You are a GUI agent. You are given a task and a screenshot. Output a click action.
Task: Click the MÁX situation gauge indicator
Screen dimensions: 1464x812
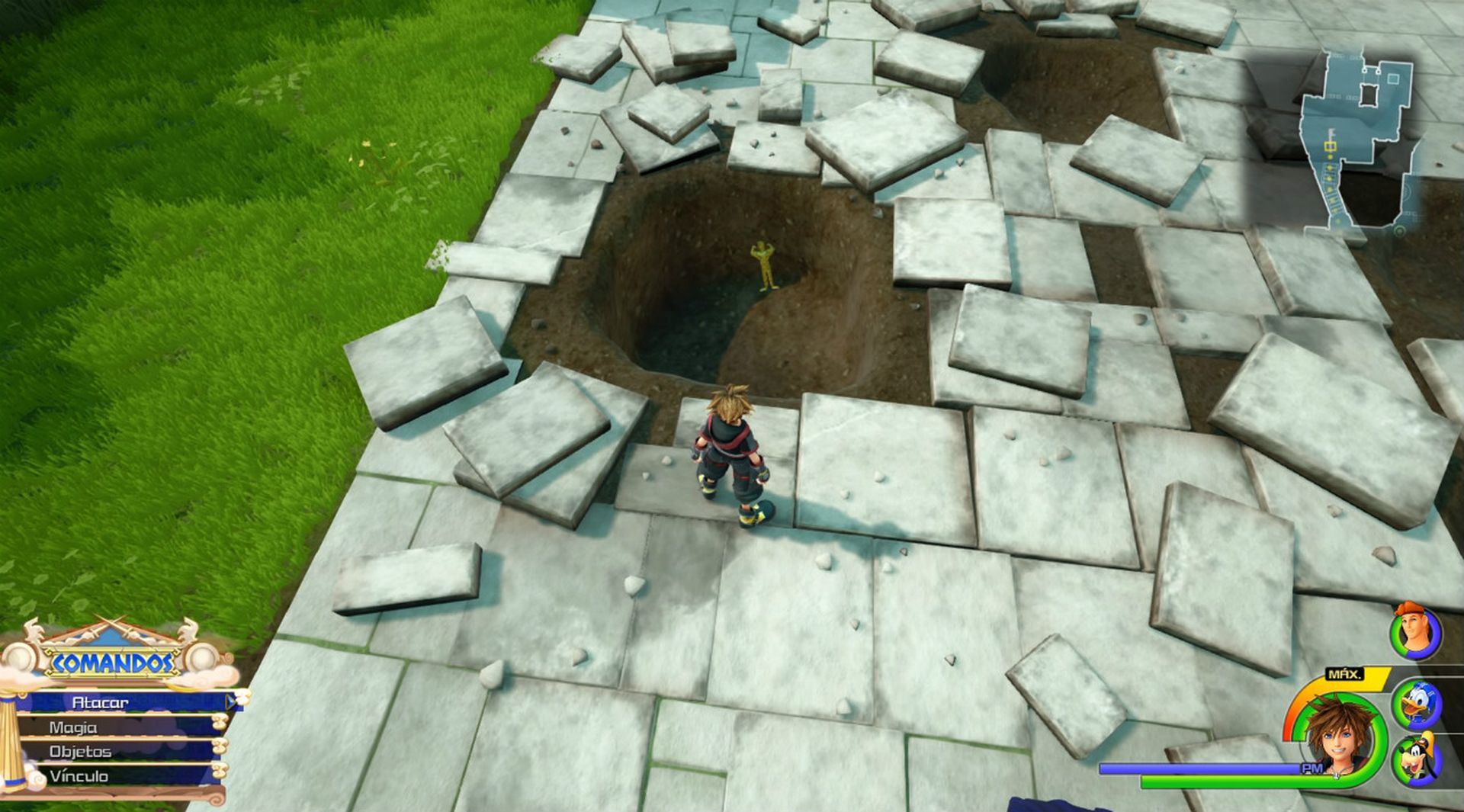[1346, 674]
